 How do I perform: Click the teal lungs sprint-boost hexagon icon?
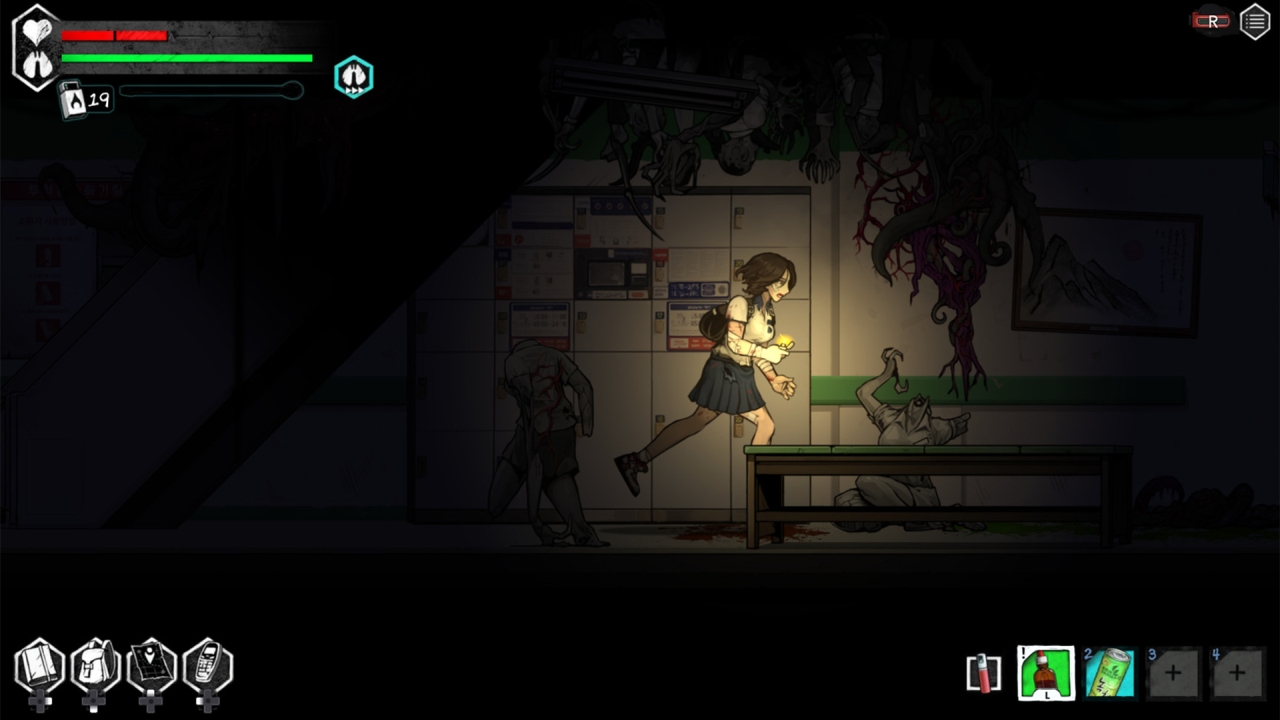coord(353,76)
